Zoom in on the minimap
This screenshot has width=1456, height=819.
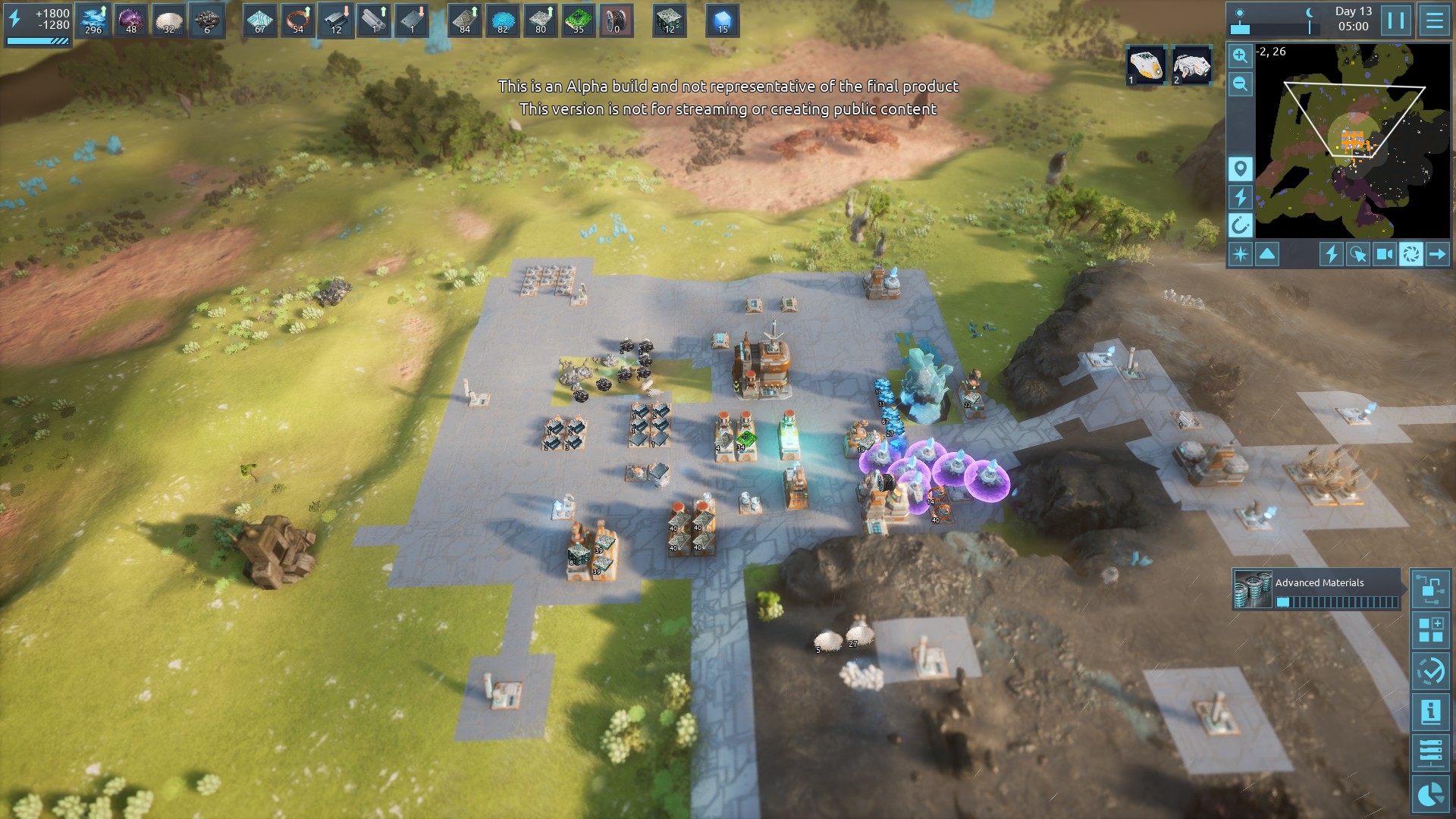(x=1240, y=55)
